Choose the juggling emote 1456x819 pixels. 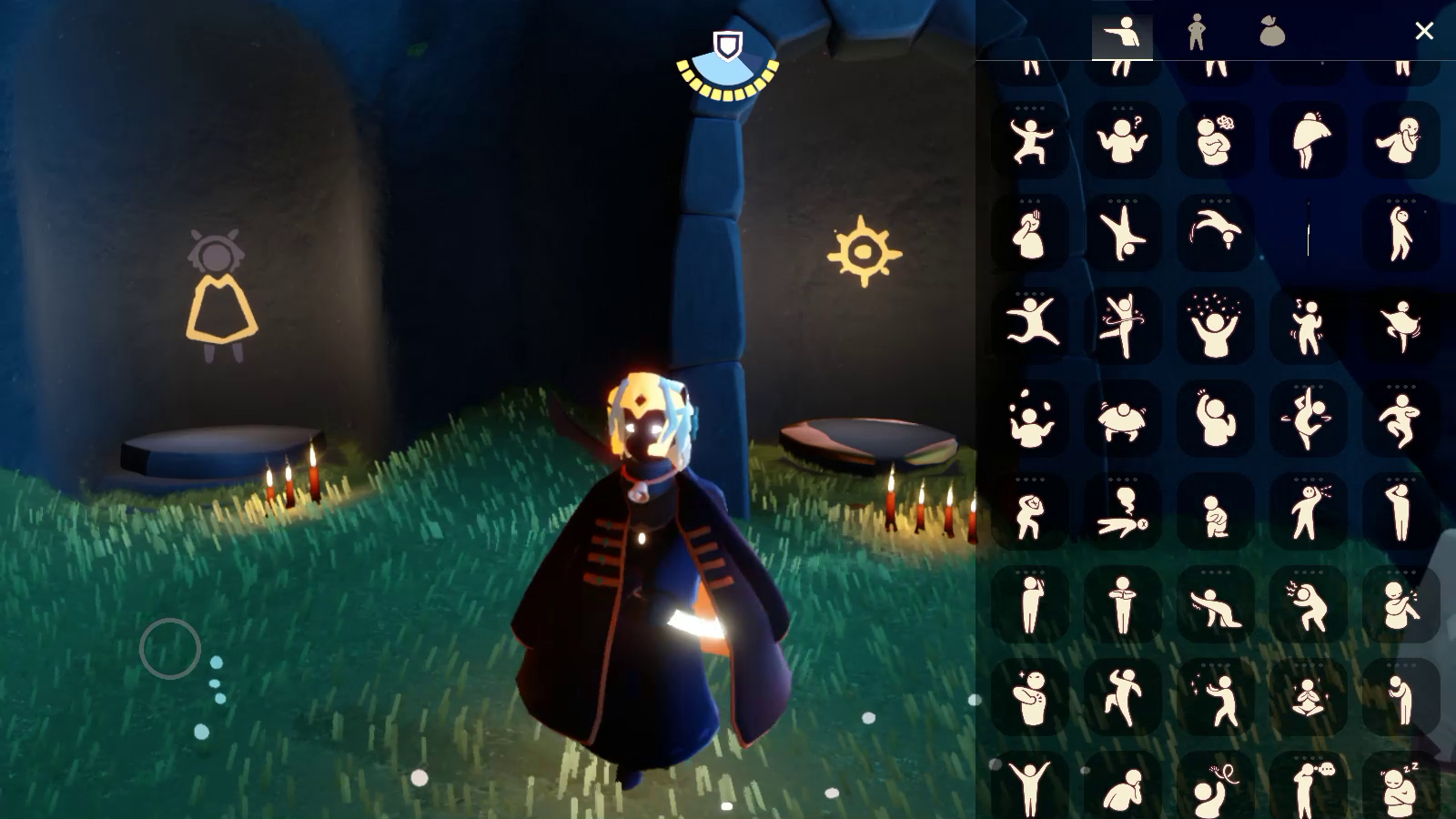tap(1030, 419)
